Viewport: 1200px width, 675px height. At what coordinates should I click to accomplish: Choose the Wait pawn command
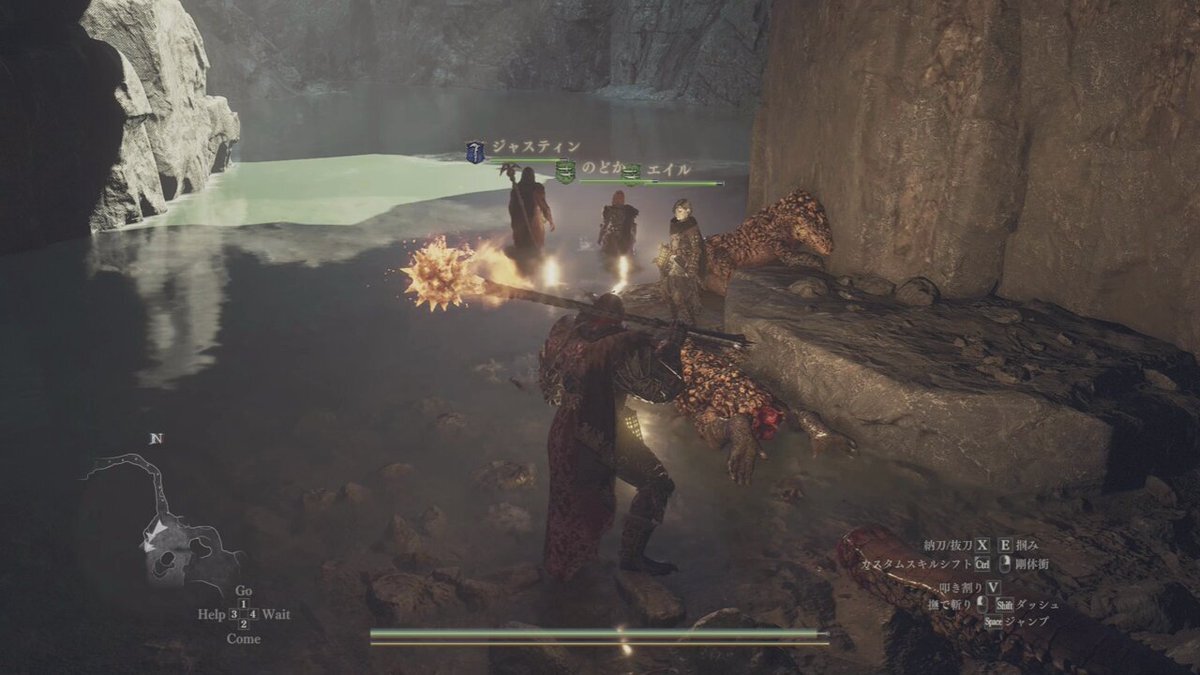275,614
